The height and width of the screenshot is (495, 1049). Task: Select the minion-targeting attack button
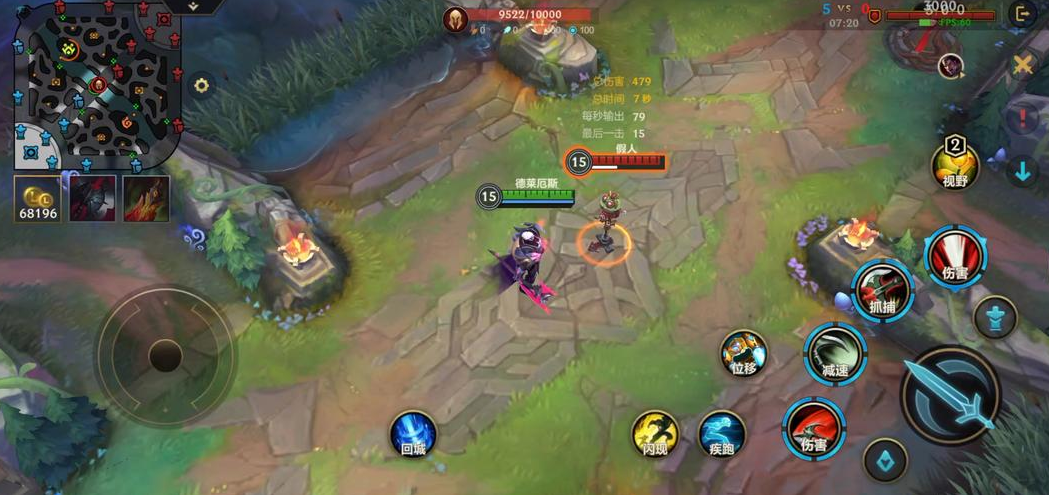click(885, 459)
